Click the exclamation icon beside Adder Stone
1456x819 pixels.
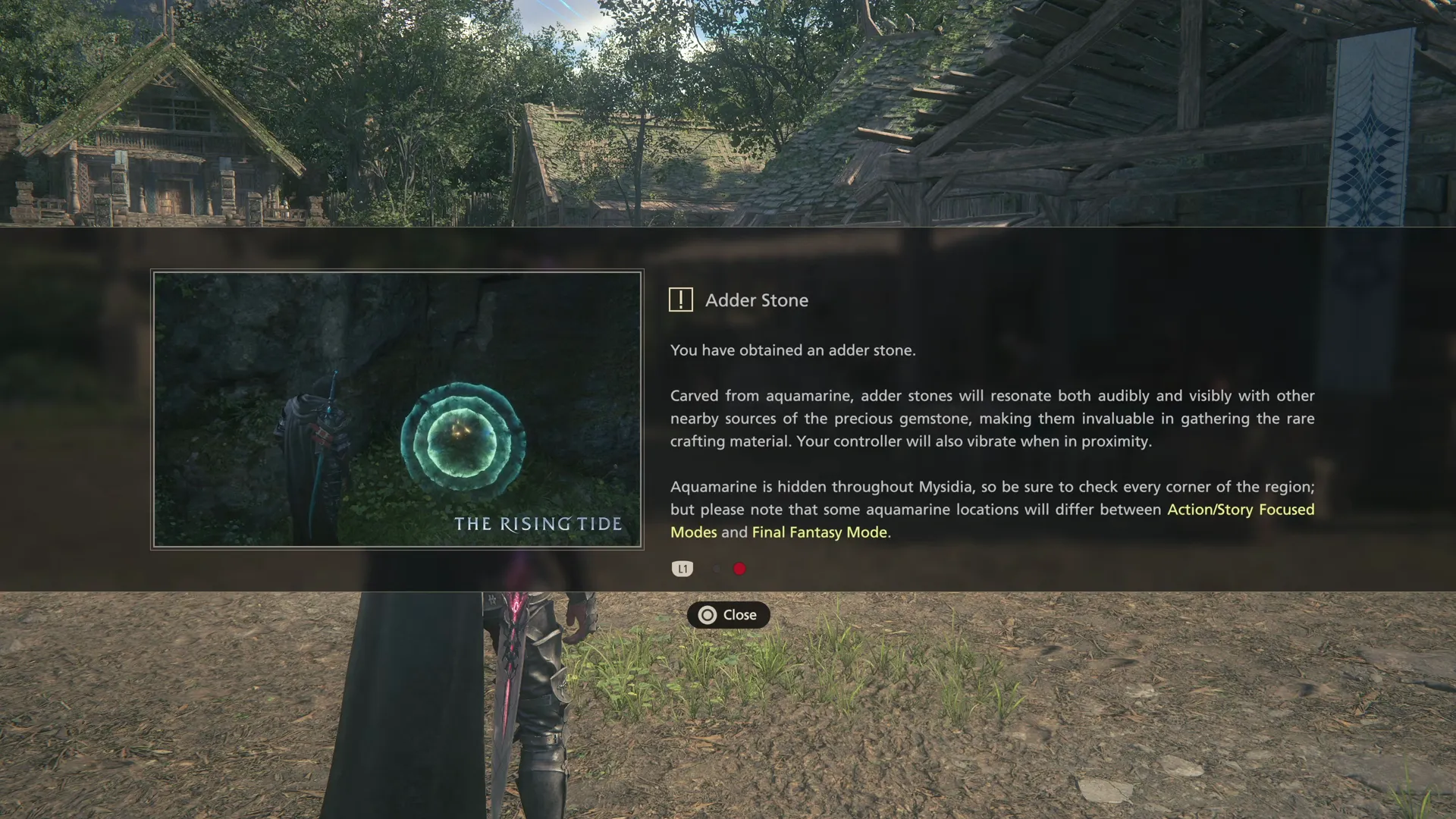[681, 300]
